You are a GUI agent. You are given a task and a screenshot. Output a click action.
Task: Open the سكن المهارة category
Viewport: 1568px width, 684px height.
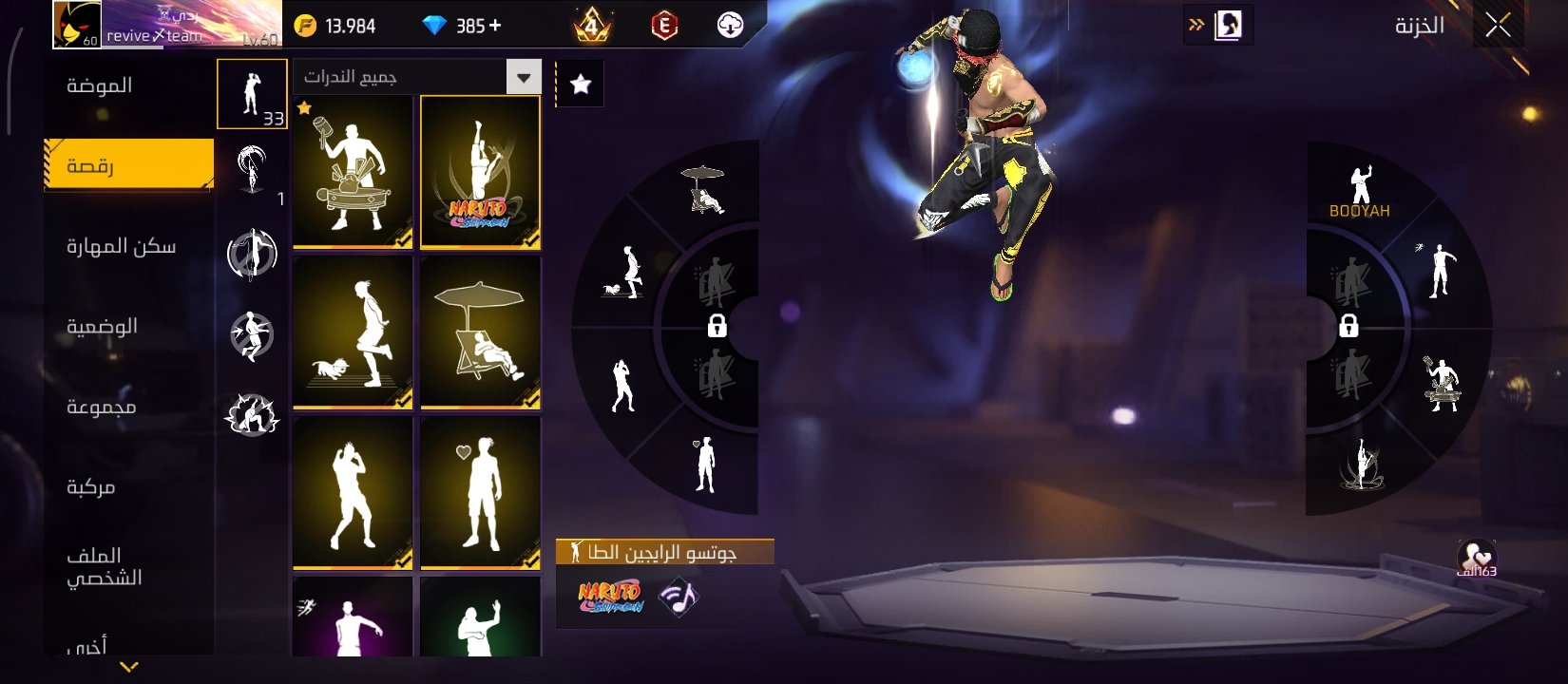pos(121,247)
